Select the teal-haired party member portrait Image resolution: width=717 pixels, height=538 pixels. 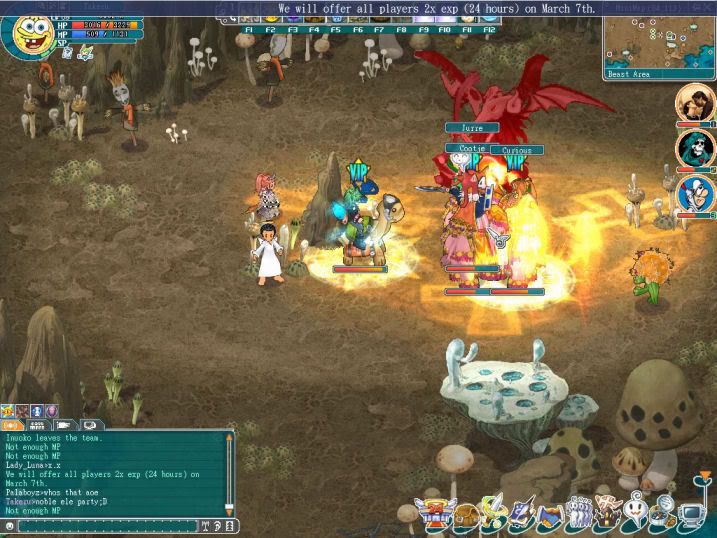[695, 149]
